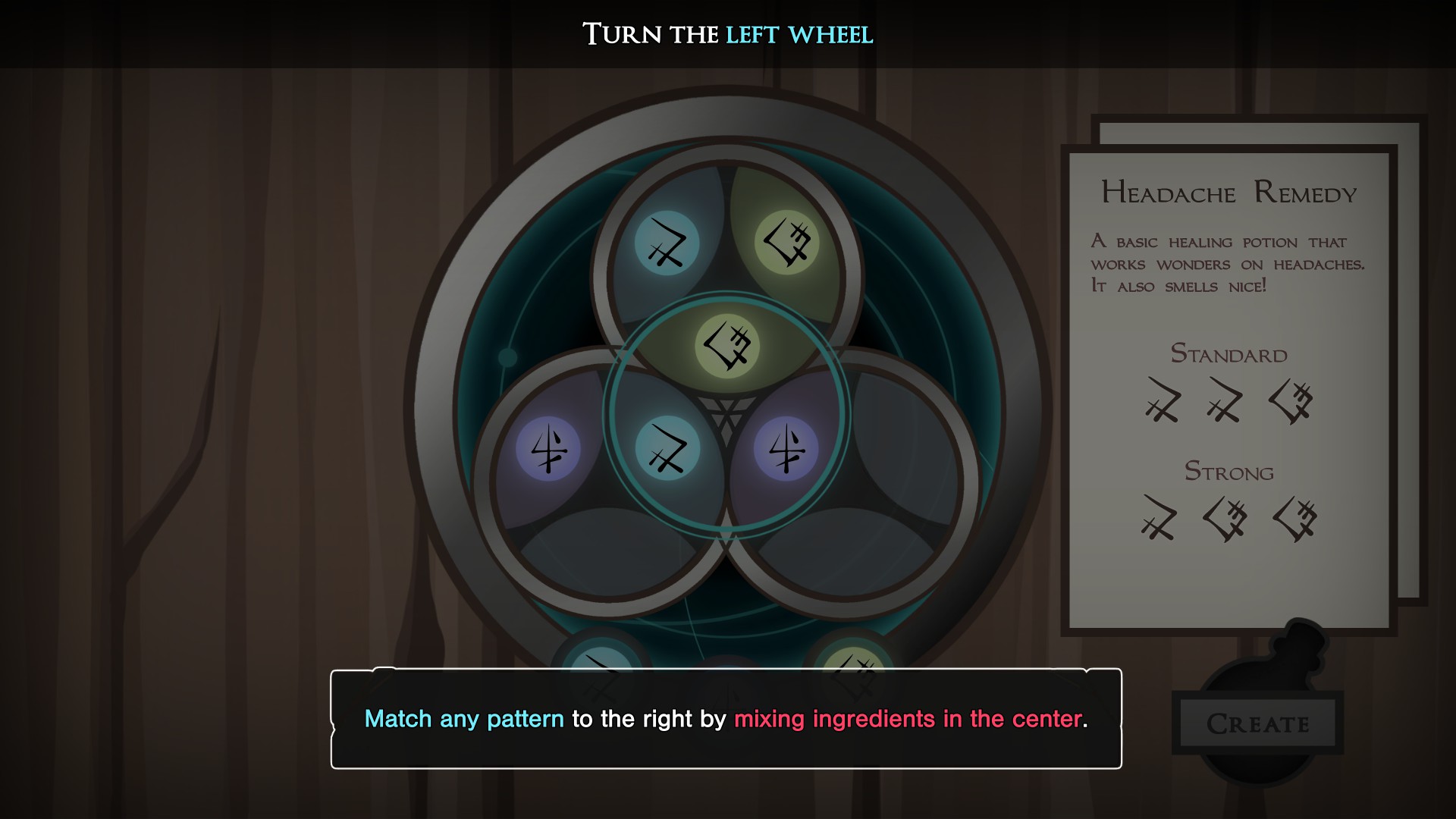The image size is (1456, 819).
Task: Select the blue rune in the top wheel
Action: (667, 243)
